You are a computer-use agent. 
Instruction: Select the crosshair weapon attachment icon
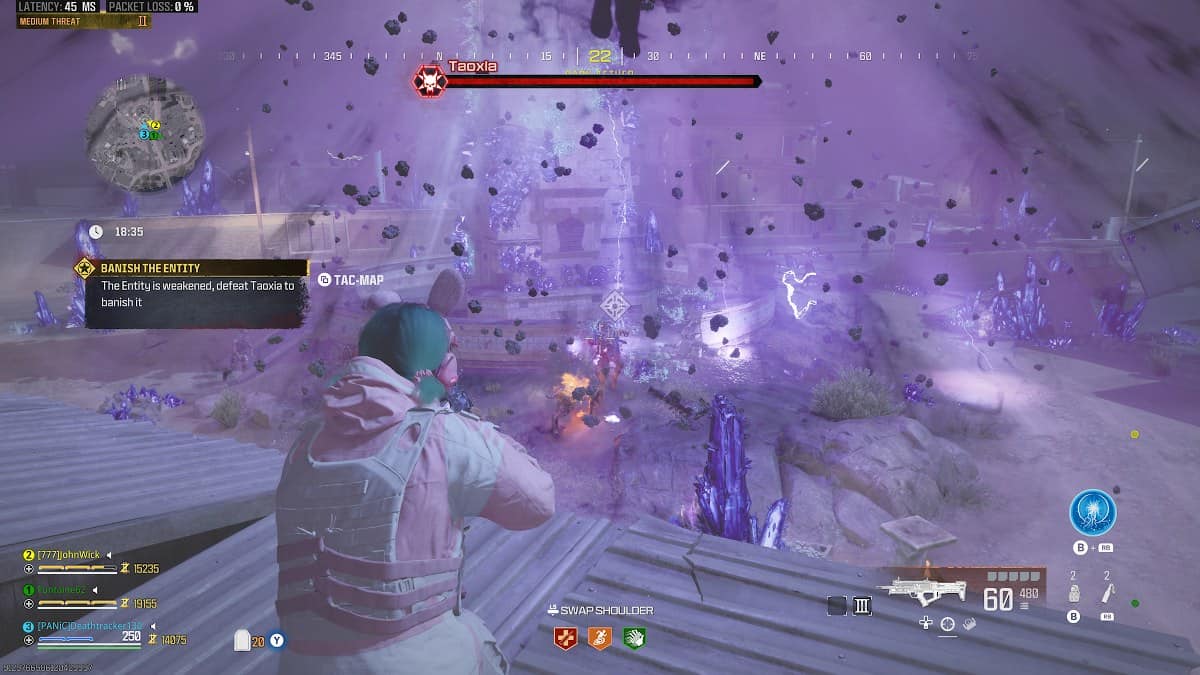(x=947, y=624)
